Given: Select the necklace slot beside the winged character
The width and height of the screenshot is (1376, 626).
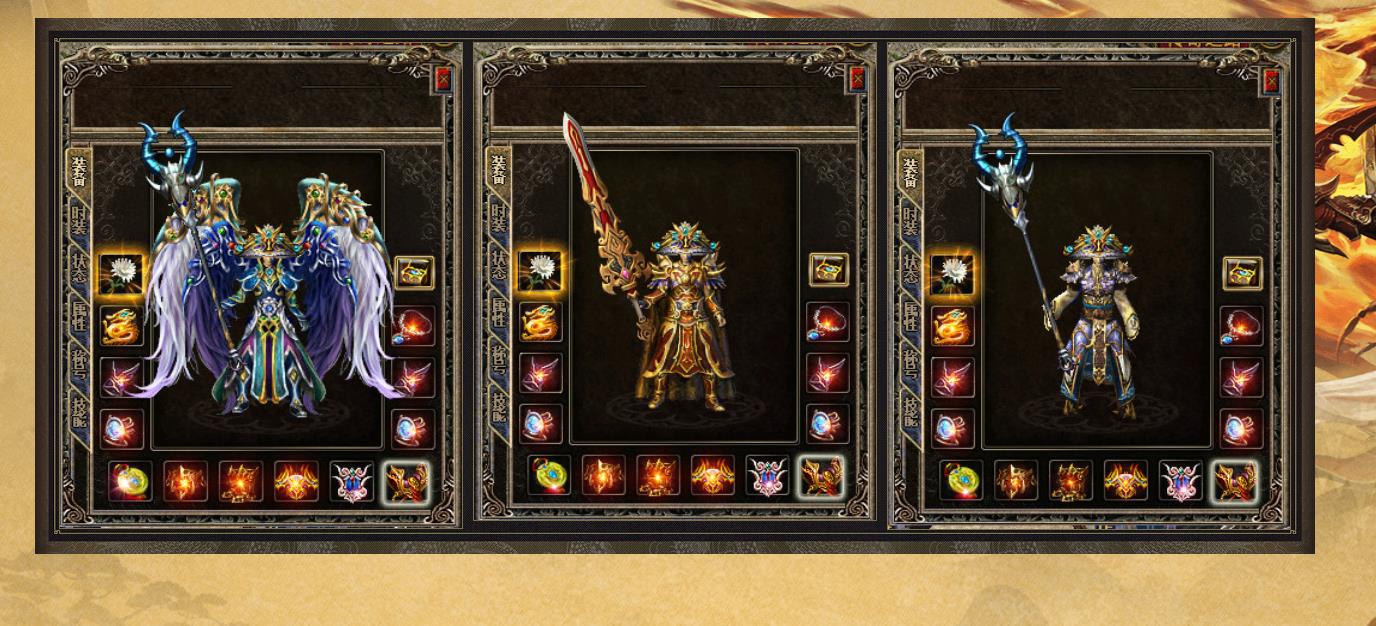Looking at the screenshot, I should (413, 326).
